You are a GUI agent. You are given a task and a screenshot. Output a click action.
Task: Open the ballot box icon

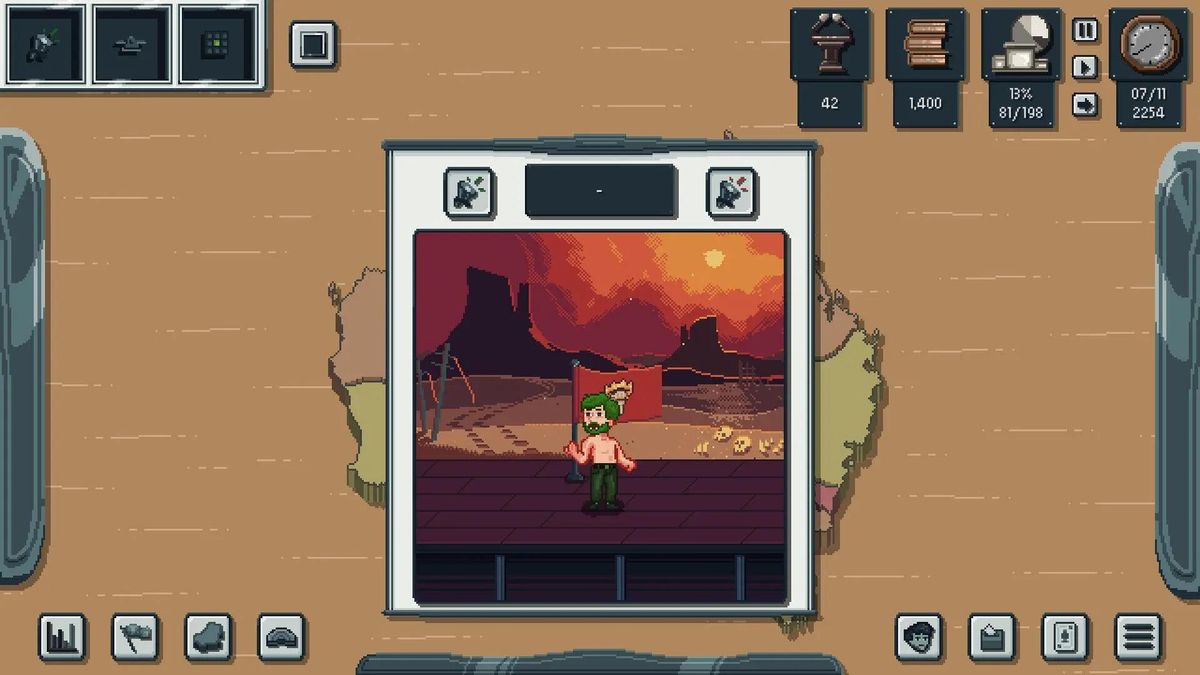click(x=992, y=637)
